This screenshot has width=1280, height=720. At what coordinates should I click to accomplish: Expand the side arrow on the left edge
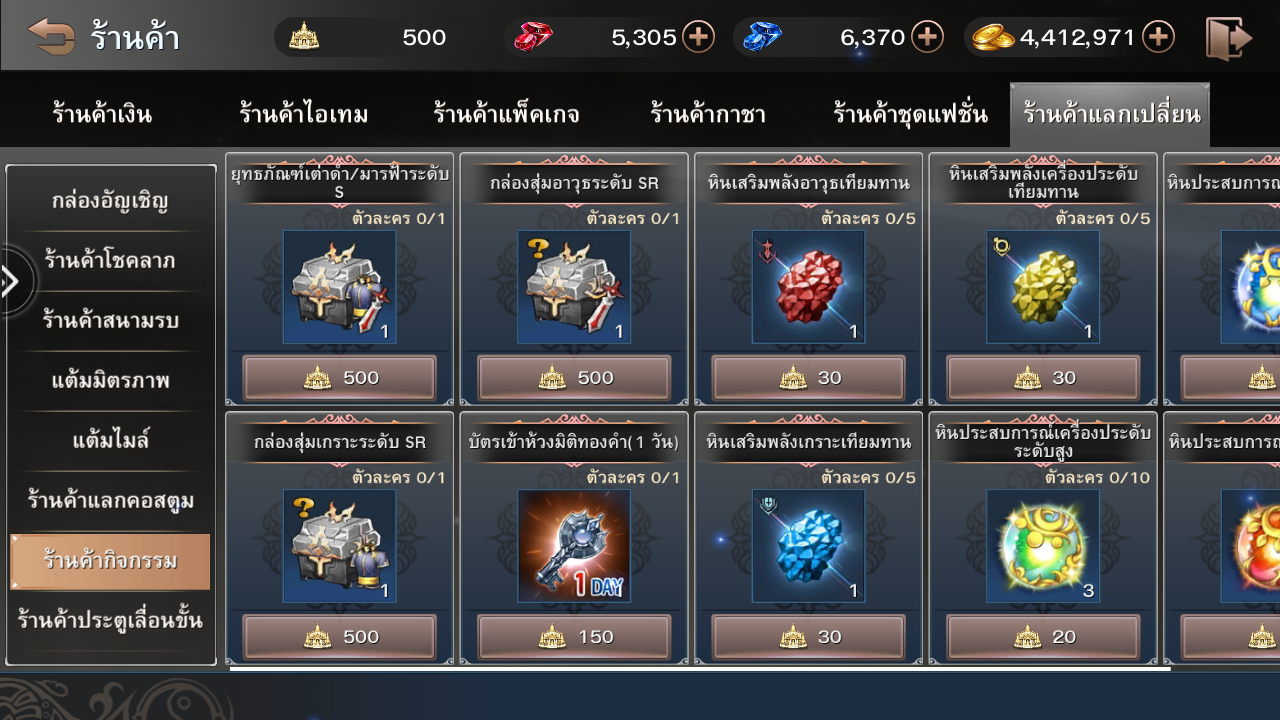click(12, 282)
